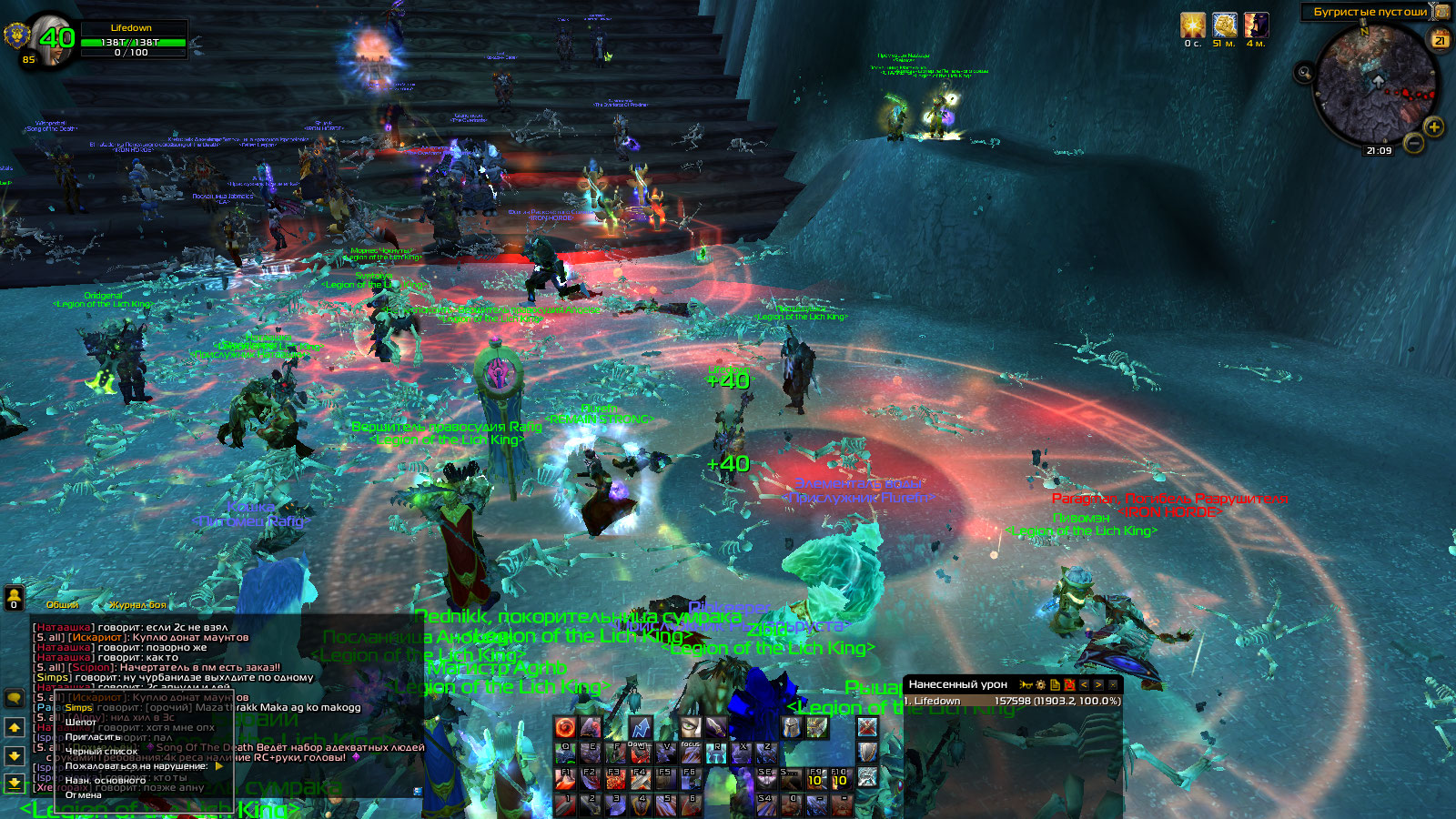Open the friends list button above chat
Viewport: 1456px width, 819px height.
tap(14, 598)
